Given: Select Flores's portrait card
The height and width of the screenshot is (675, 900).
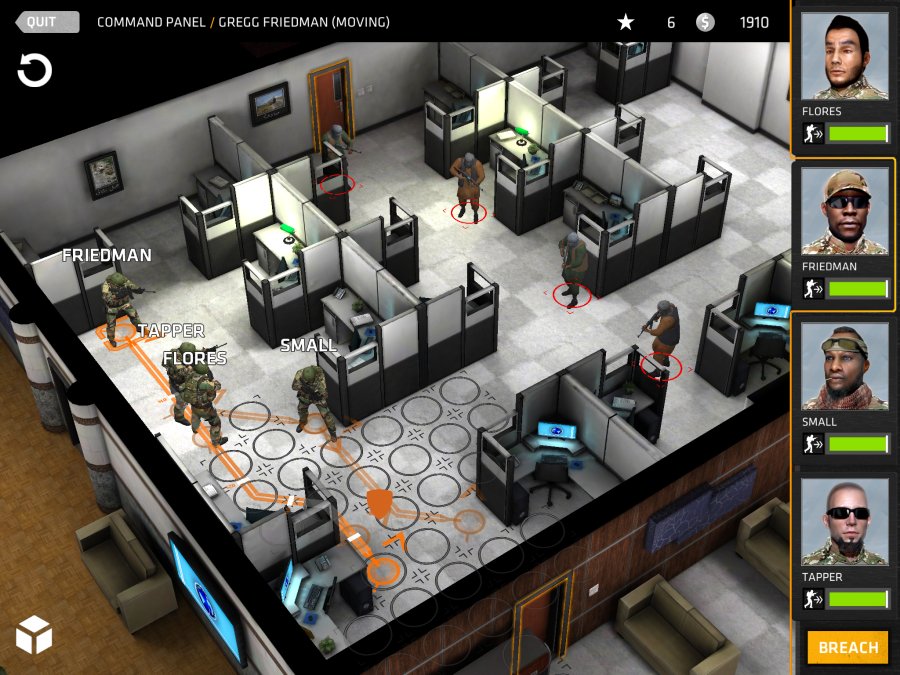Looking at the screenshot, I should click(844, 60).
